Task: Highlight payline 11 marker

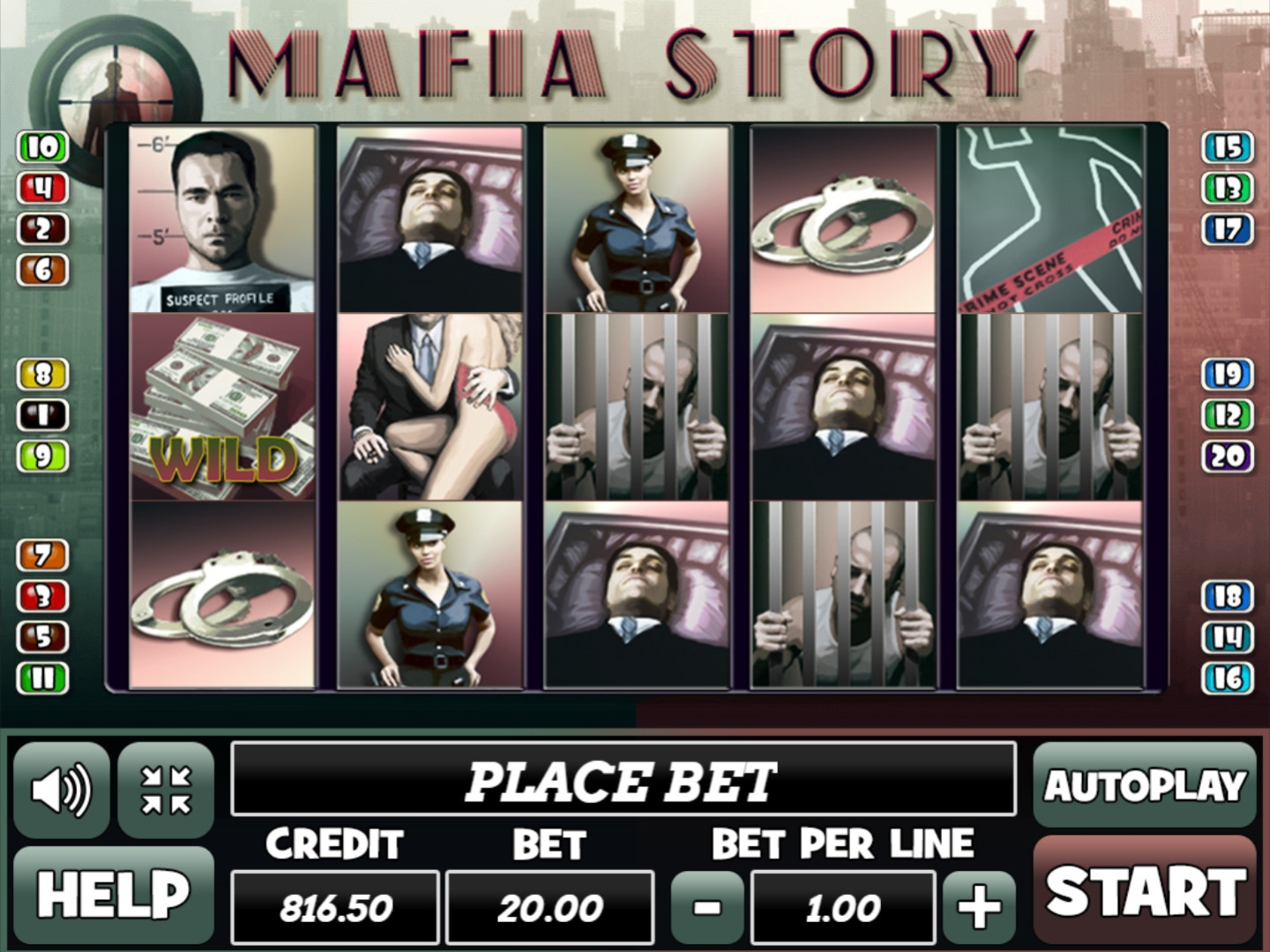Action: (42, 678)
